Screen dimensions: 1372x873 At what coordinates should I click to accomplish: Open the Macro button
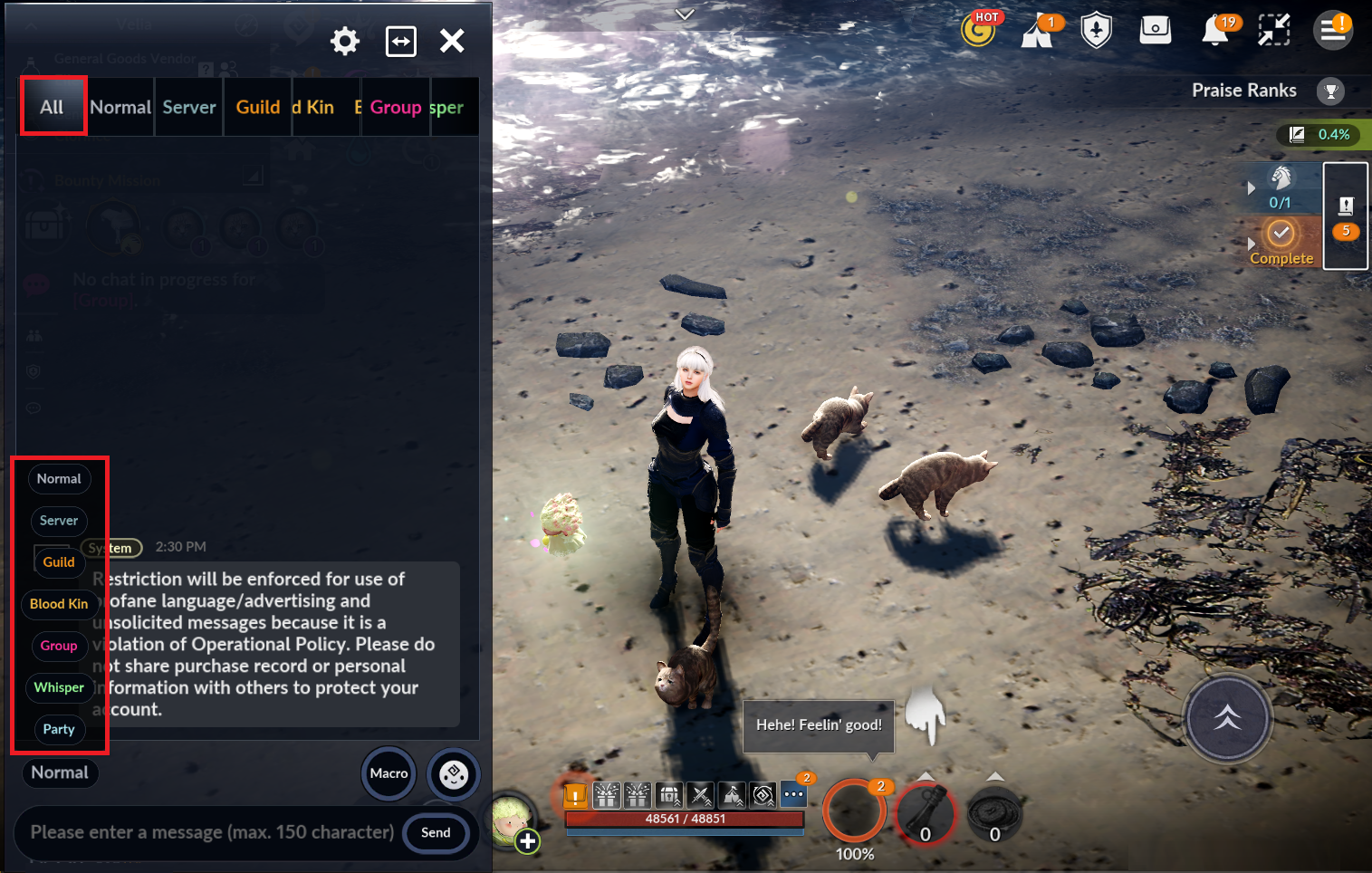[389, 773]
